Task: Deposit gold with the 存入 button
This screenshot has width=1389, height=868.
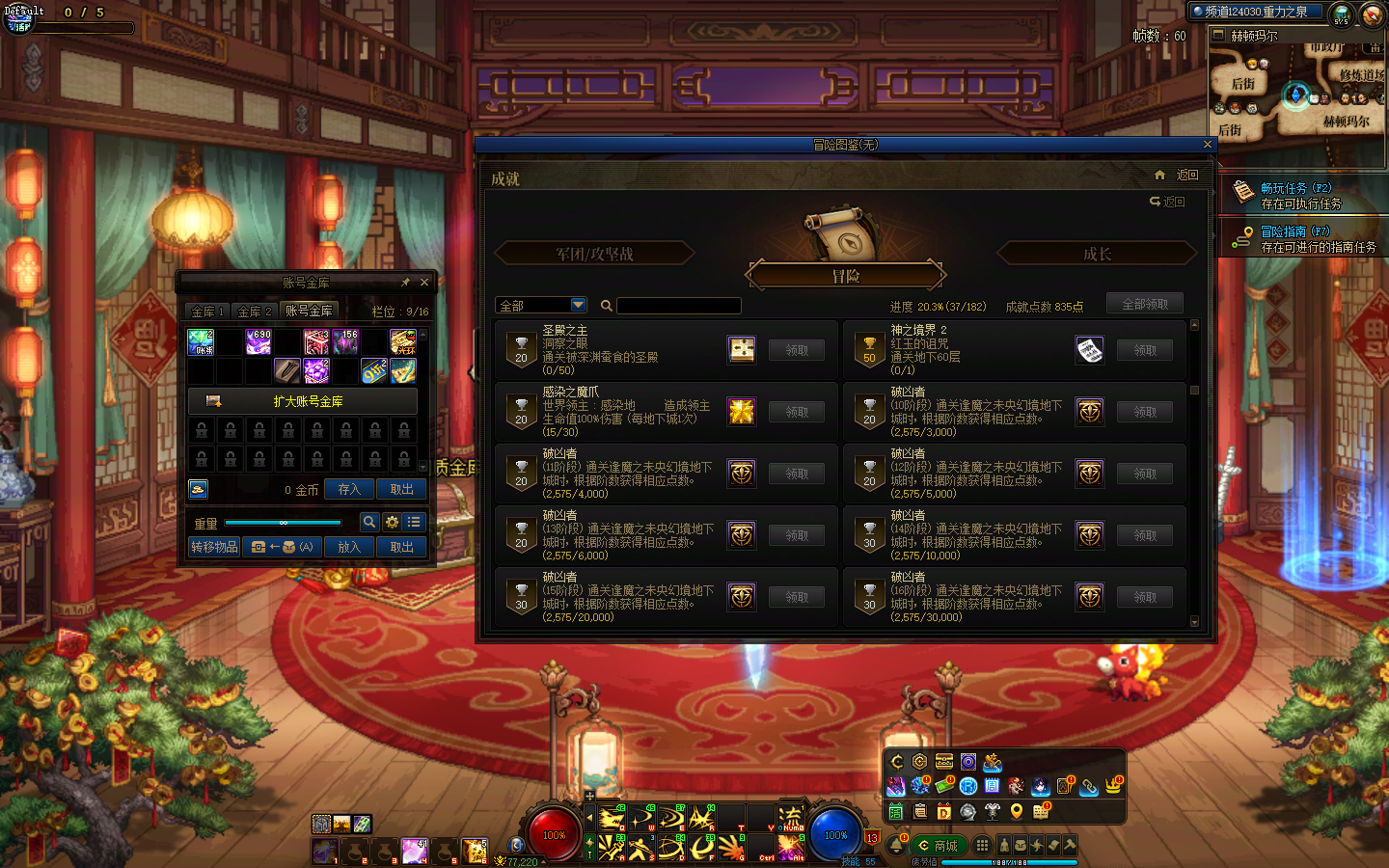Action: pyautogui.click(x=349, y=490)
